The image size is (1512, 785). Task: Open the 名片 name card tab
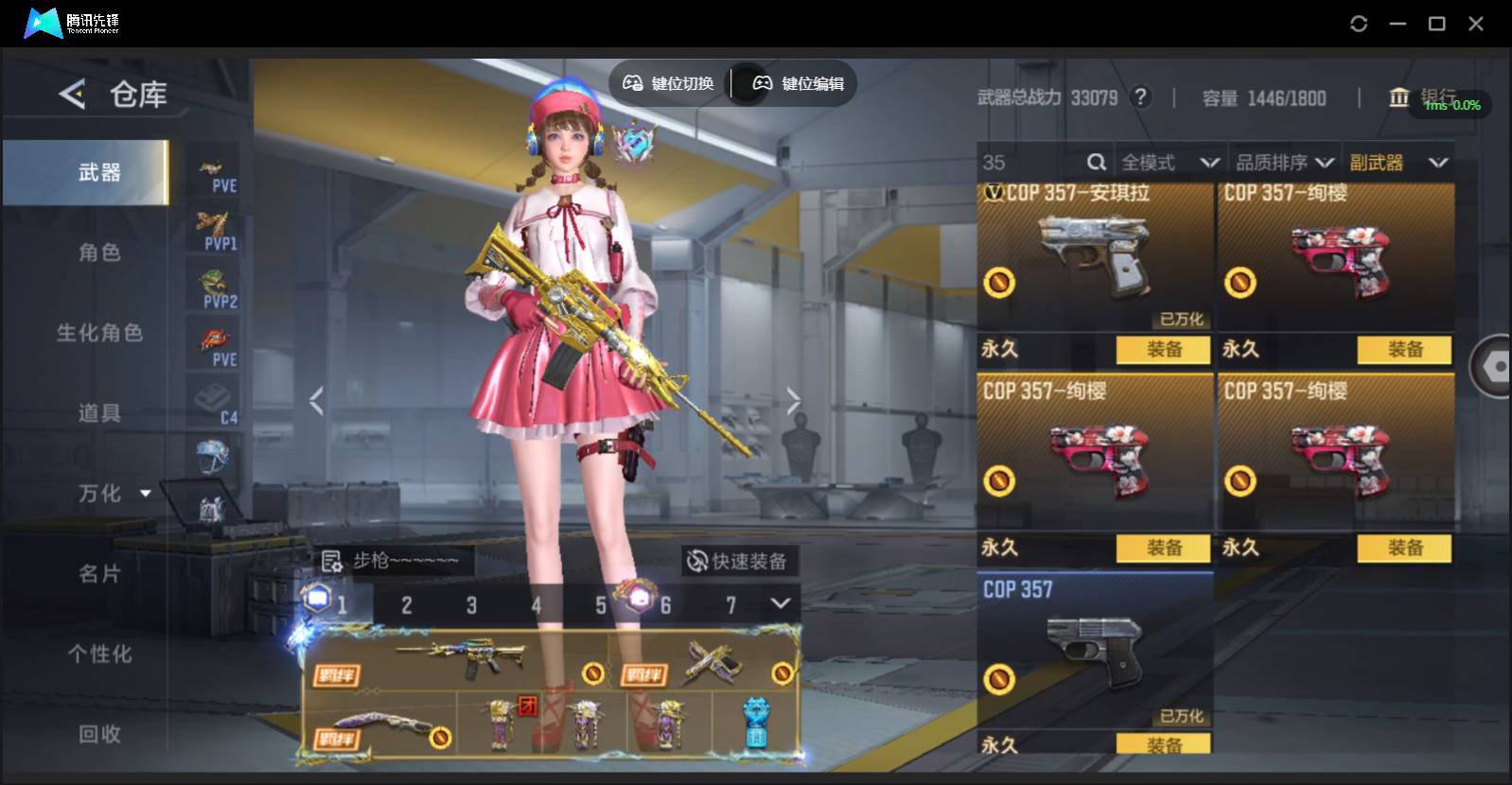coord(99,574)
